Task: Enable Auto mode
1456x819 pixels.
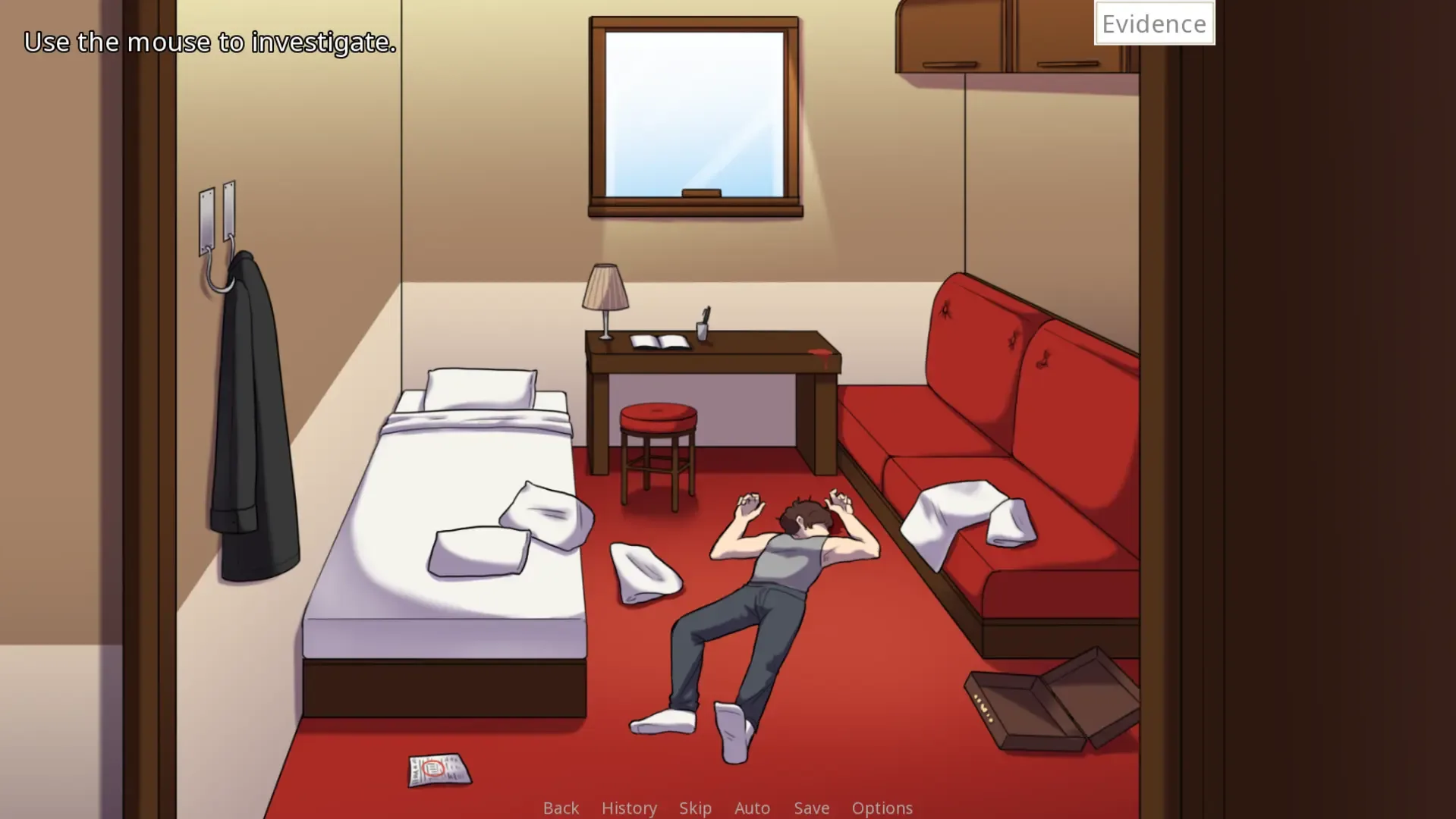Action: pos(751,808)
